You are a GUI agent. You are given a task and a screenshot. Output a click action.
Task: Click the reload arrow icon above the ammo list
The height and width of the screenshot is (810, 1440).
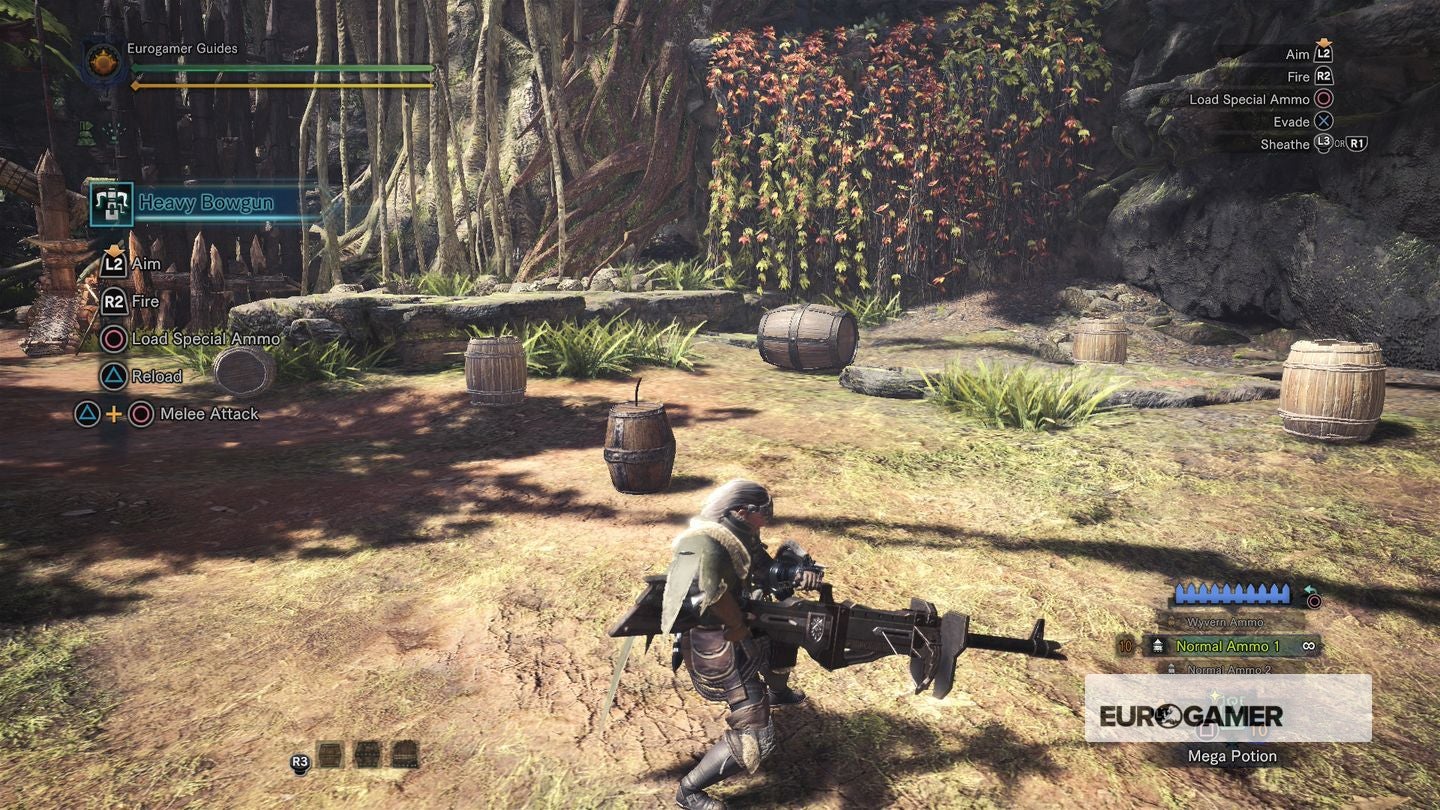(1309, 588)
